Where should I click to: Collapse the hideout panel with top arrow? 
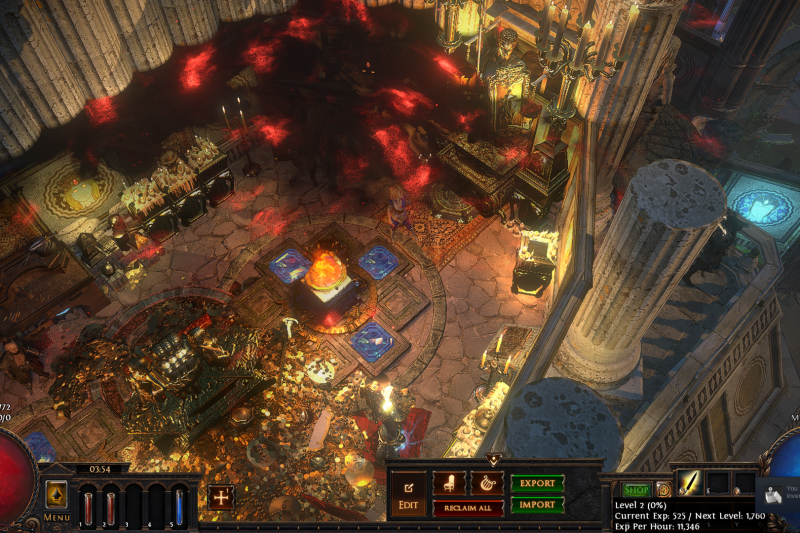coord(494,459)
